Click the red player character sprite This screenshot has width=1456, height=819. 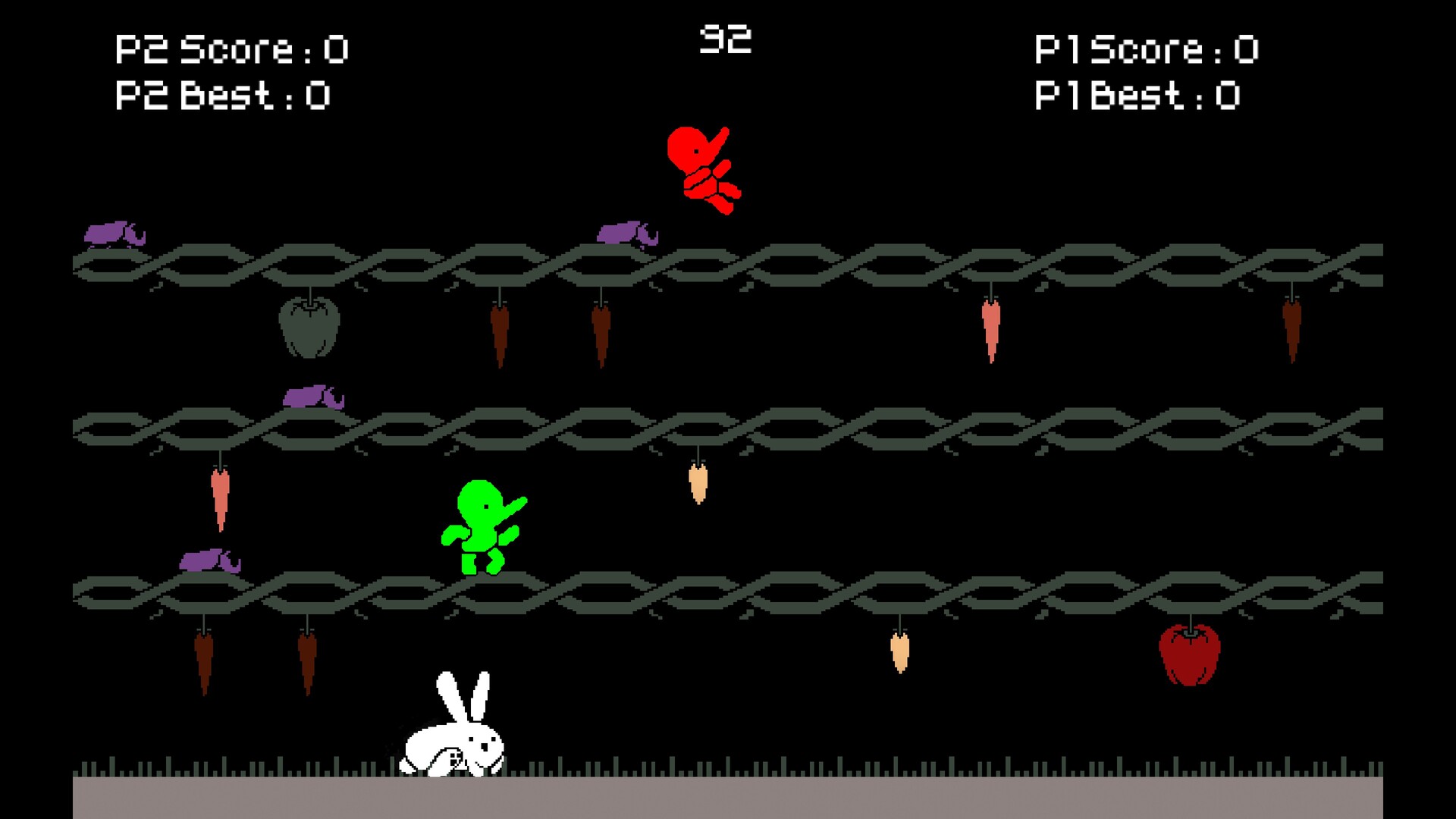tap(705, 171)
